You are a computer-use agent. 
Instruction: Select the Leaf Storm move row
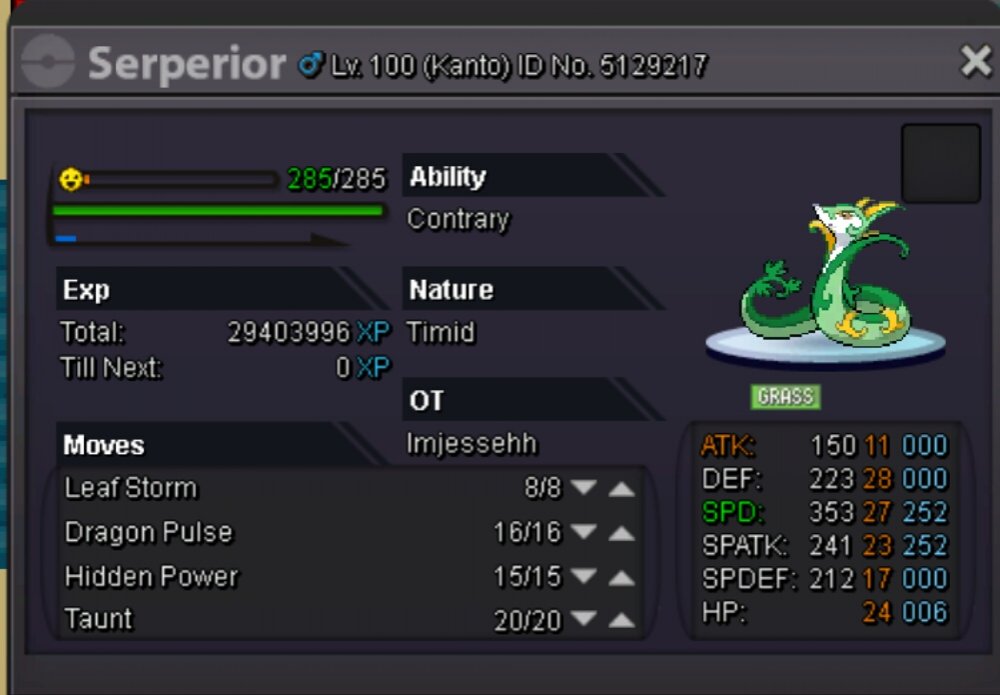click(x=131, y=488)
